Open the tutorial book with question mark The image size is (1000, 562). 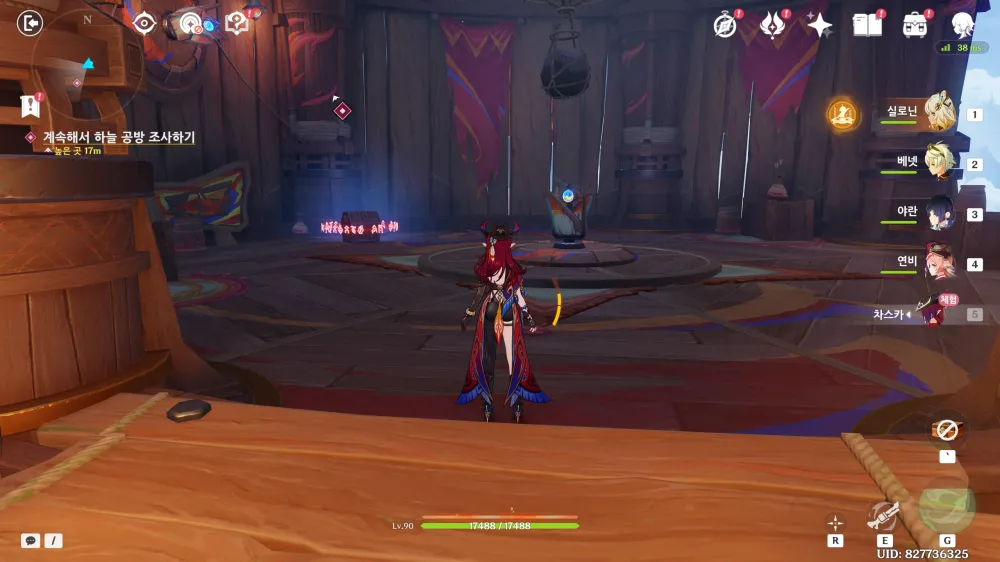[237, 23]
